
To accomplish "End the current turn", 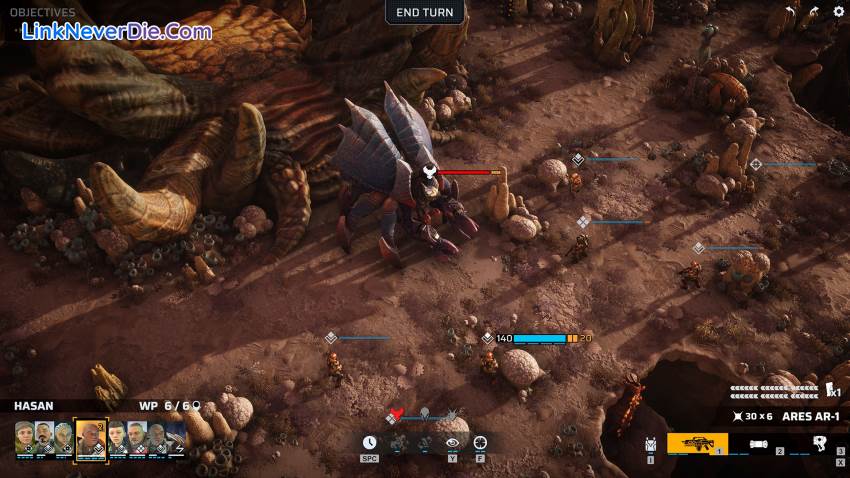I will coord(425,12).
